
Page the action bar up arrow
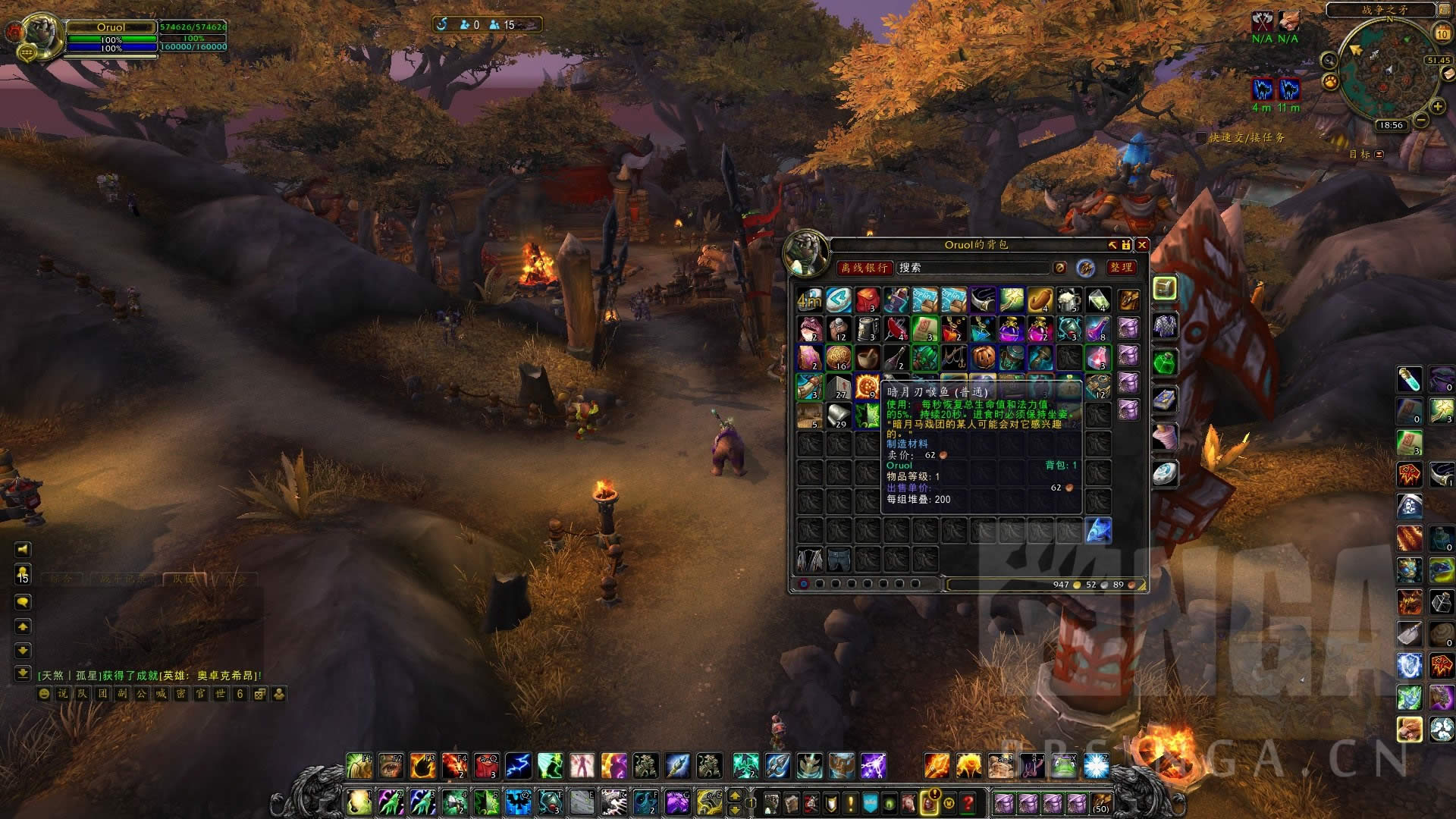[x=734, y=795]
